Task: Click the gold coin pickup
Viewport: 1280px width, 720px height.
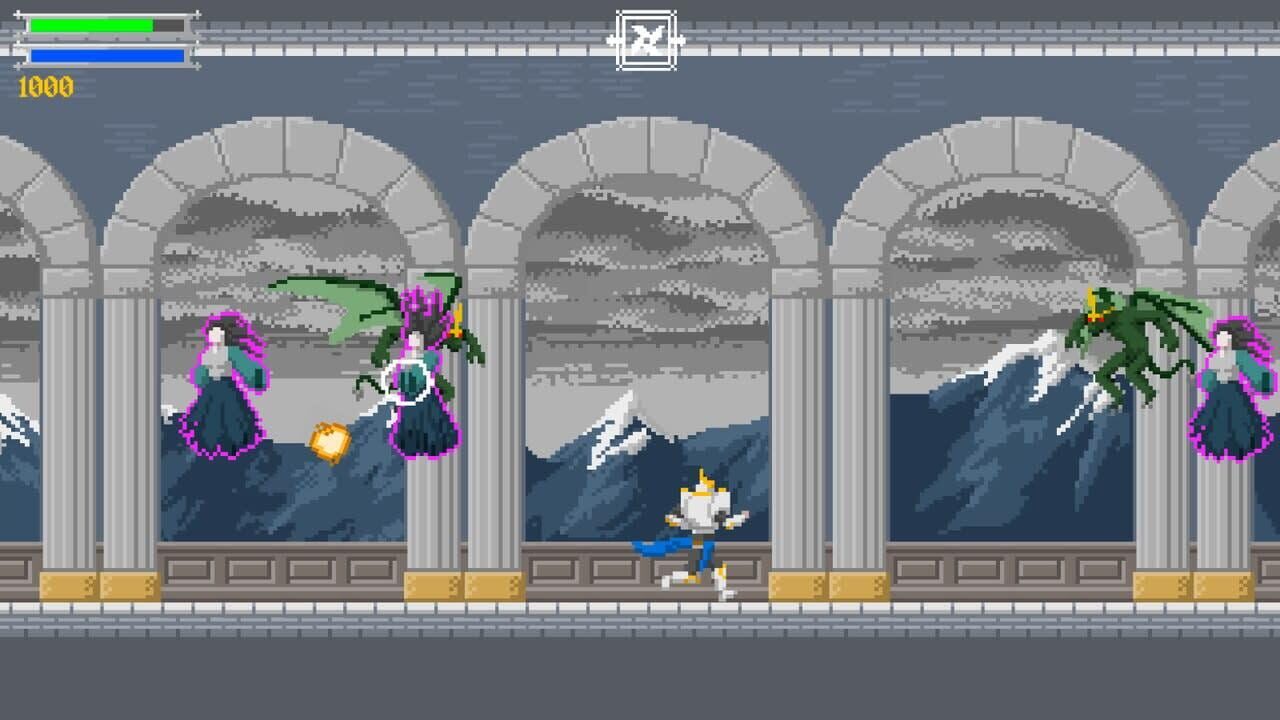Action: point(330,438)
